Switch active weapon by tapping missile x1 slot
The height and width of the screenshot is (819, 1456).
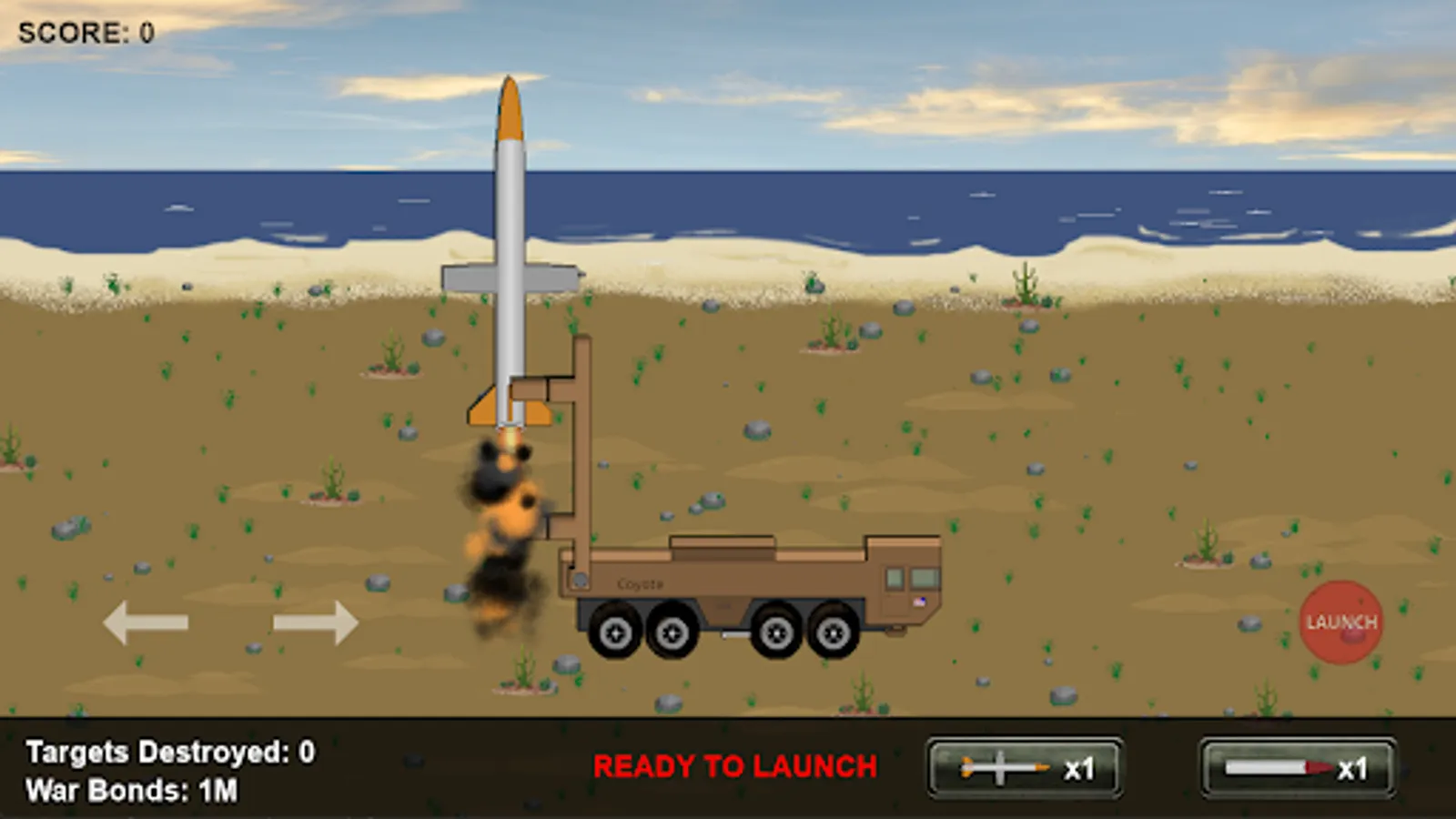pos(1022,767)
